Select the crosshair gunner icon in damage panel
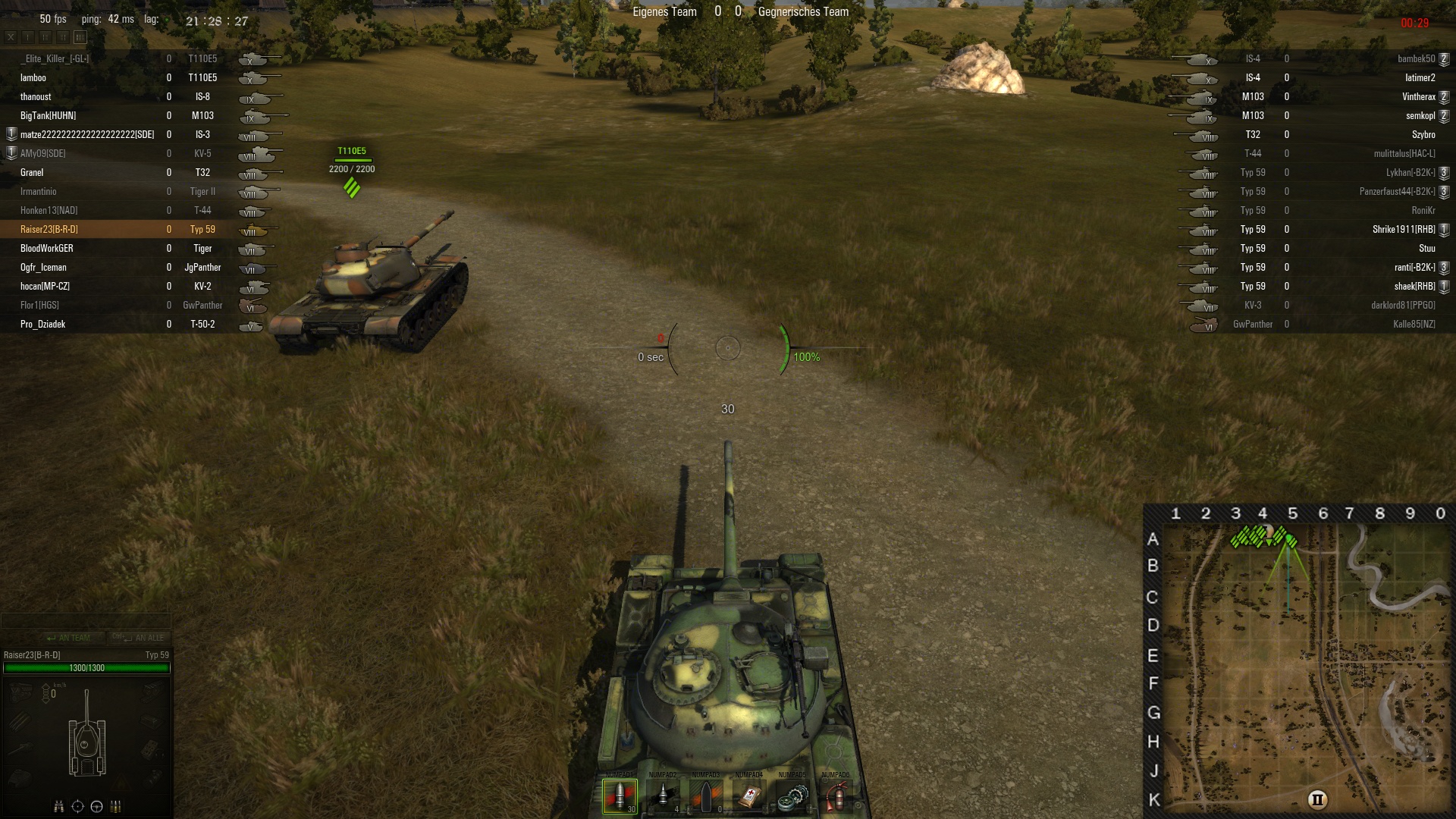 (77, 806)
